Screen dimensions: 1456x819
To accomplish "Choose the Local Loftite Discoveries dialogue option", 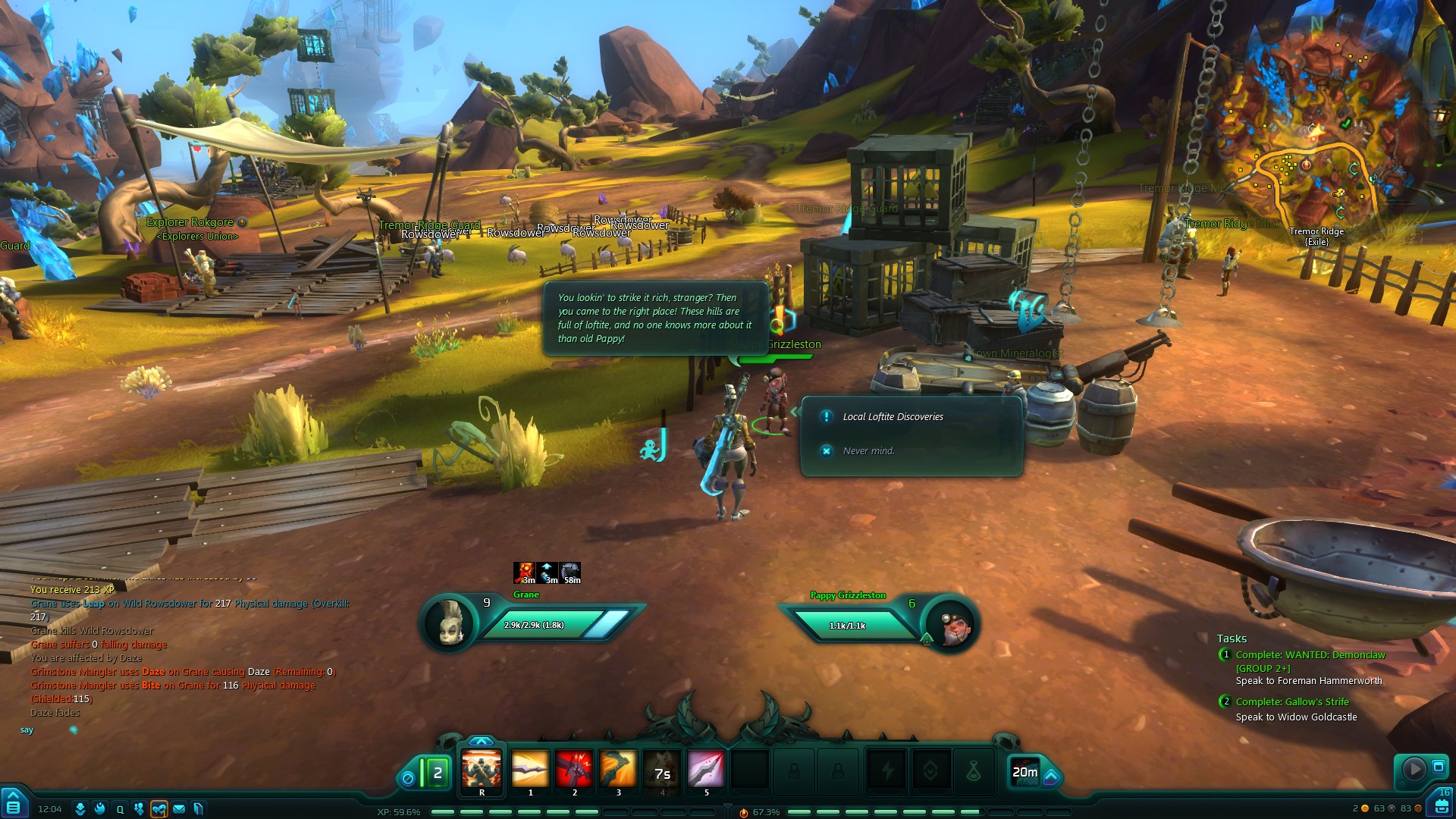I will pyautogui.click(x=893, y=417).
